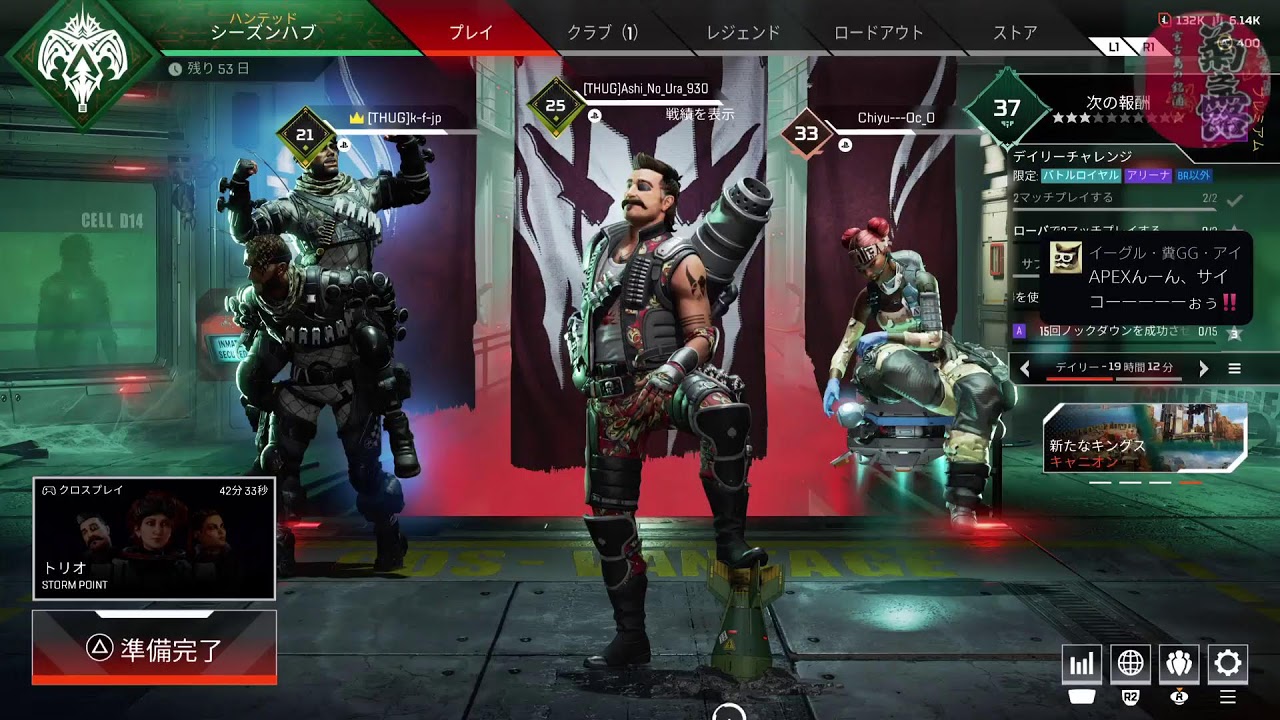The width and height of the screenshot is (1280, 720).
Task: Open the クラブ tab
Action: coord(602,32)
